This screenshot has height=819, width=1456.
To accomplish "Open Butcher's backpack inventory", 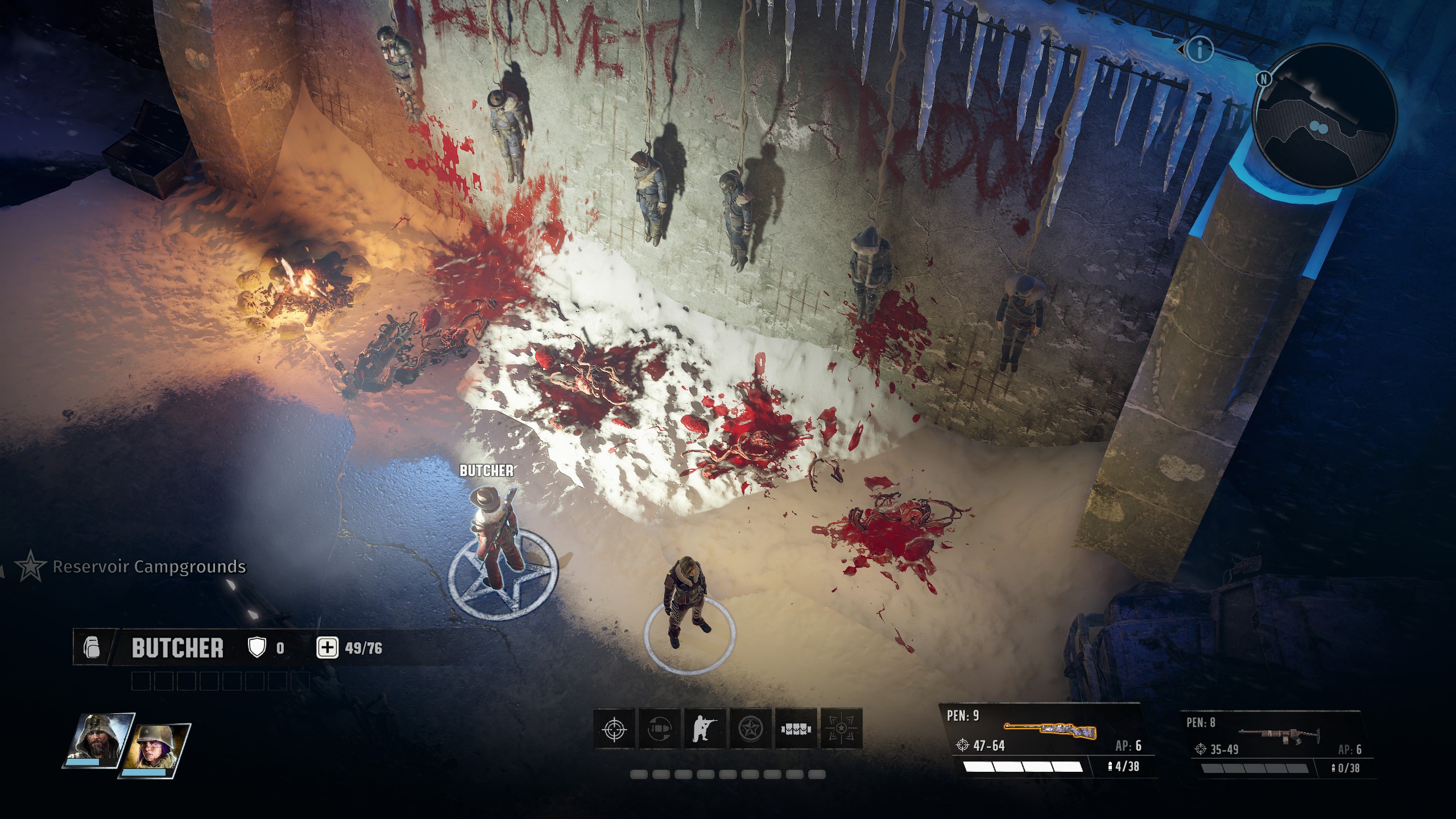I will point(92,647).
